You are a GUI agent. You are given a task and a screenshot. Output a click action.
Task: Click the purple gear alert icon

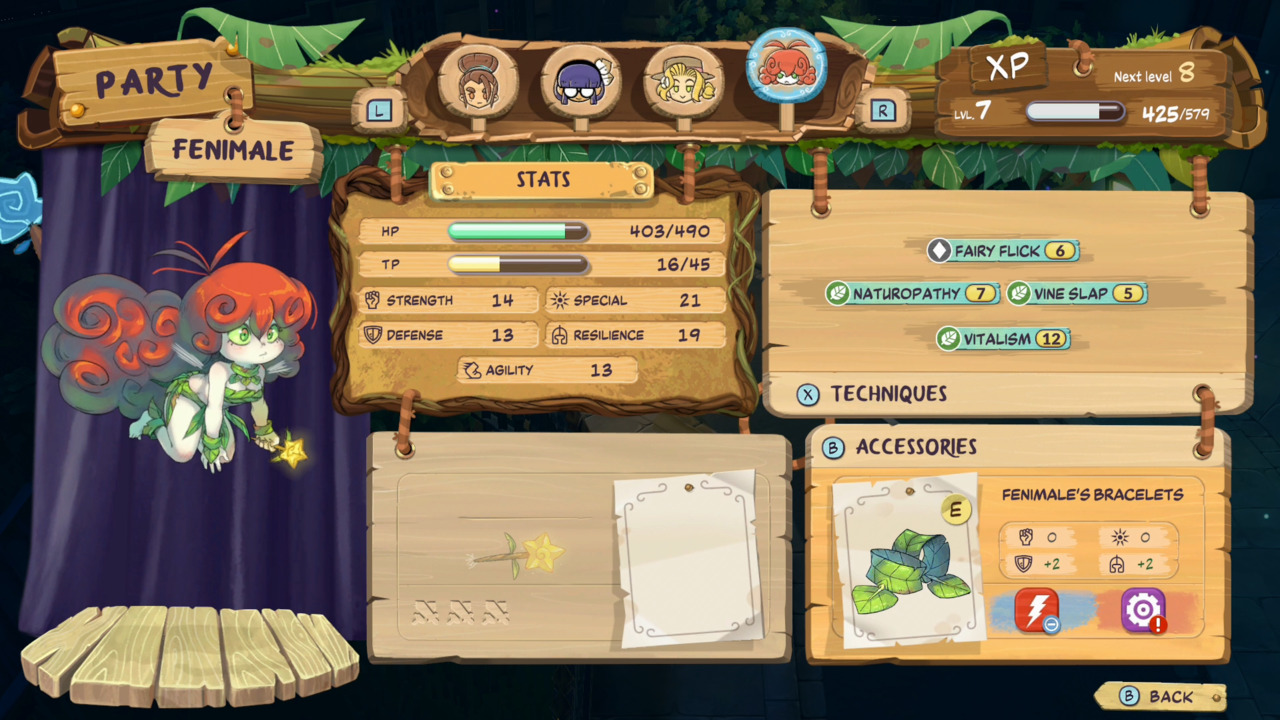pyautogui.click(x=1143, y=609)
